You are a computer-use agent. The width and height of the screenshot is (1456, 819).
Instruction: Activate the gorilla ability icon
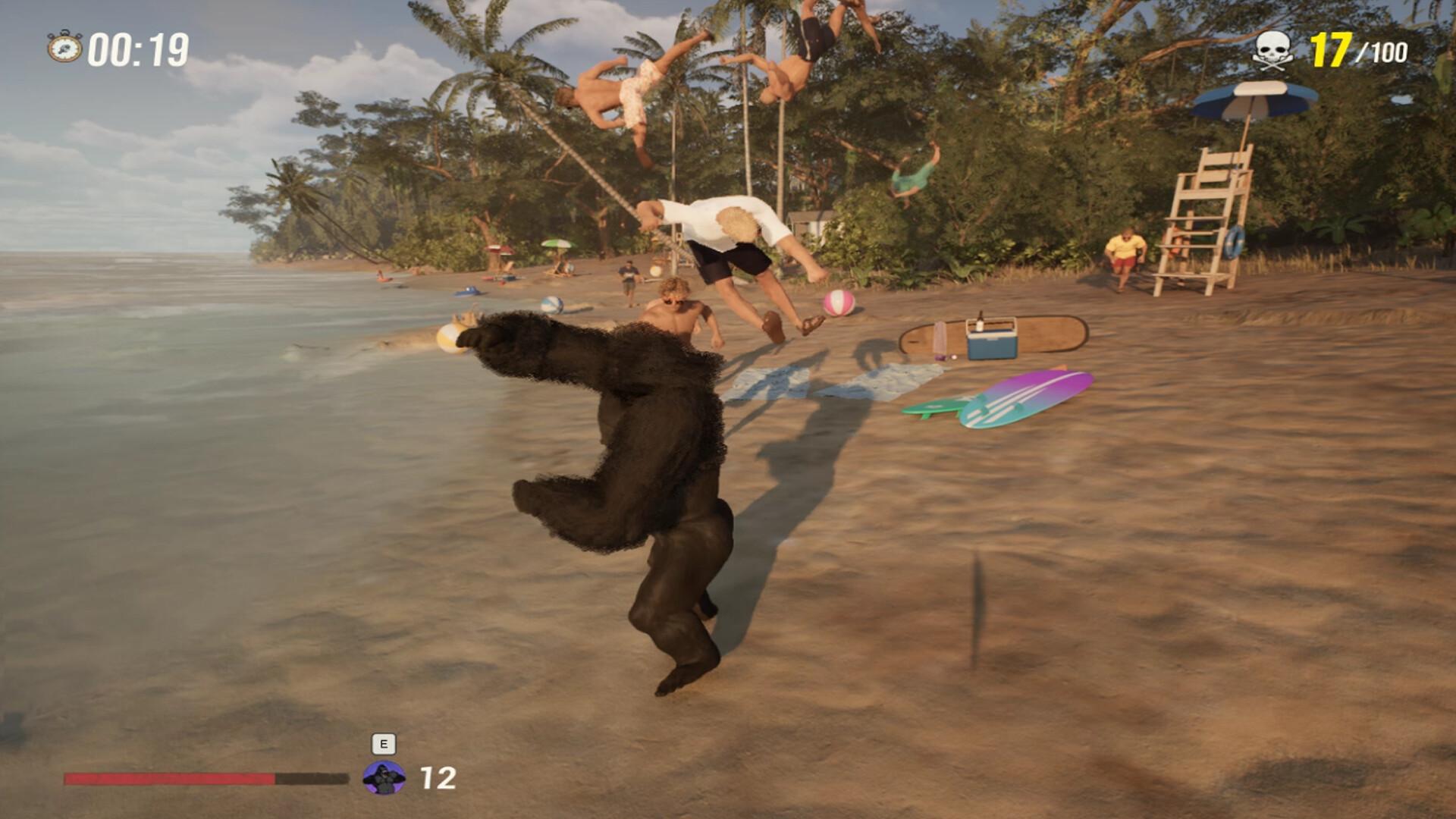(x=384, y=778)
